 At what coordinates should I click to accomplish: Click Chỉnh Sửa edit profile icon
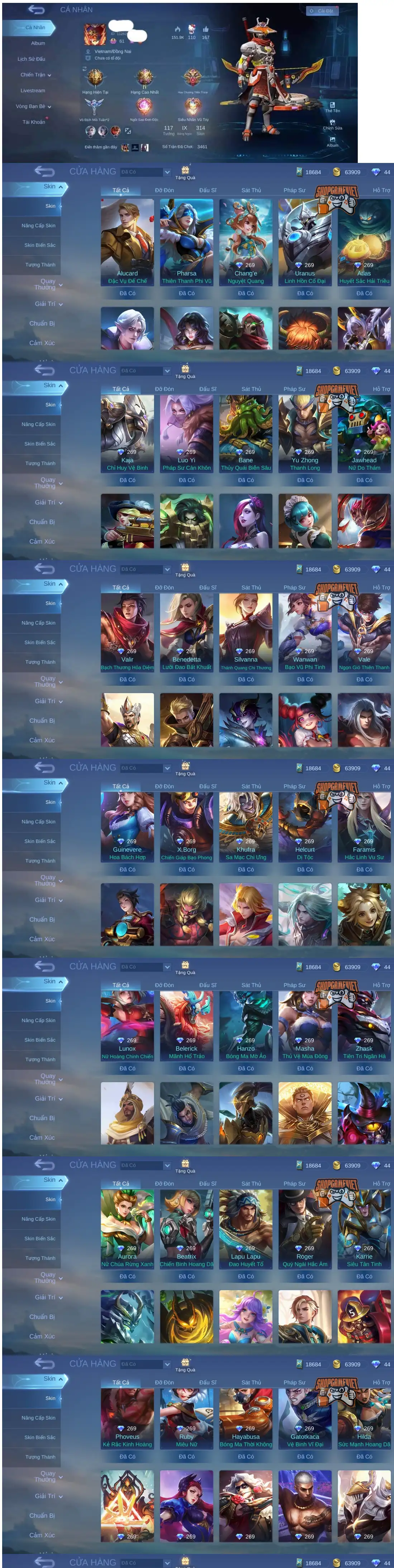pos(332,125)
